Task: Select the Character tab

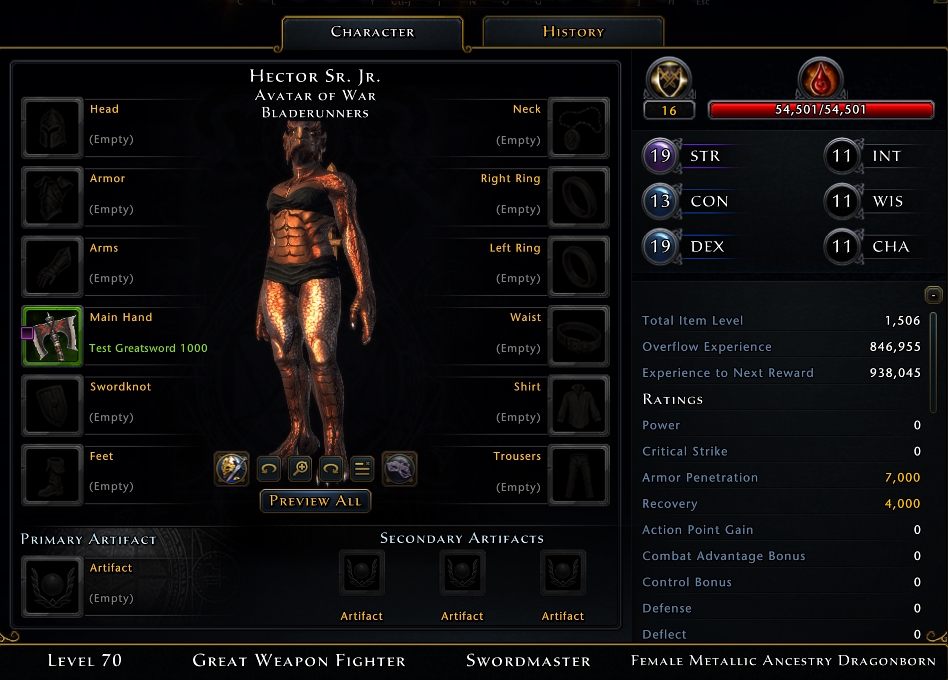Action: point(372,32)
